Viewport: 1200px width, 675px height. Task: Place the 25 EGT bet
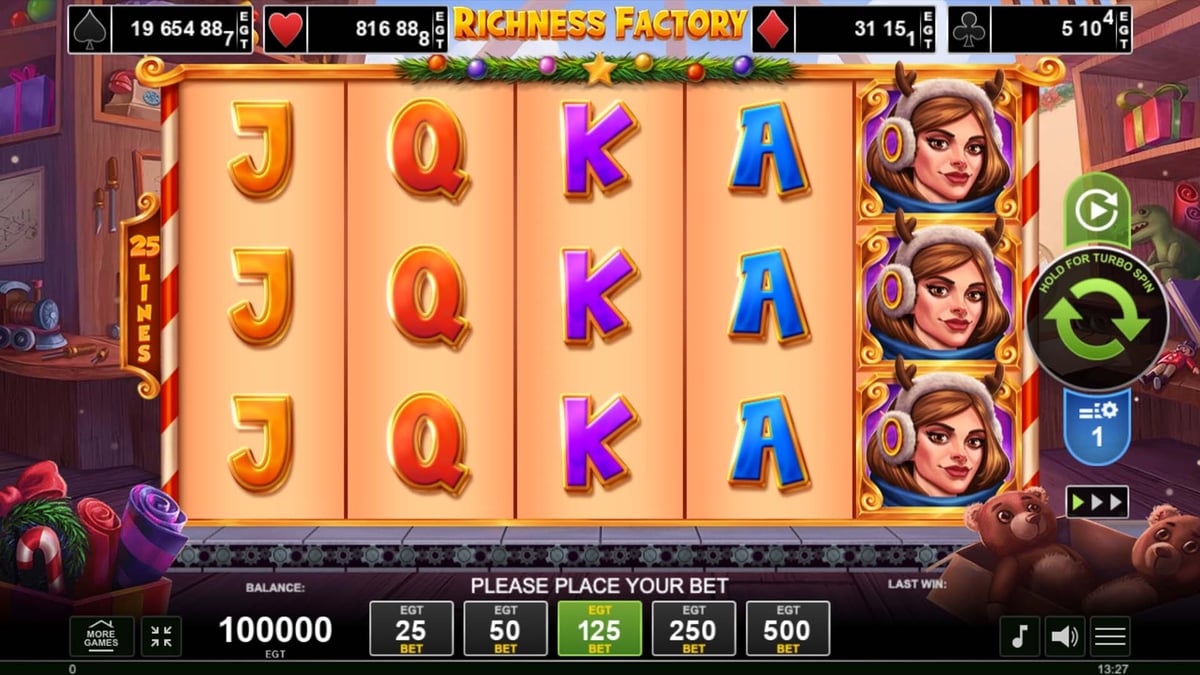(411, 629)
